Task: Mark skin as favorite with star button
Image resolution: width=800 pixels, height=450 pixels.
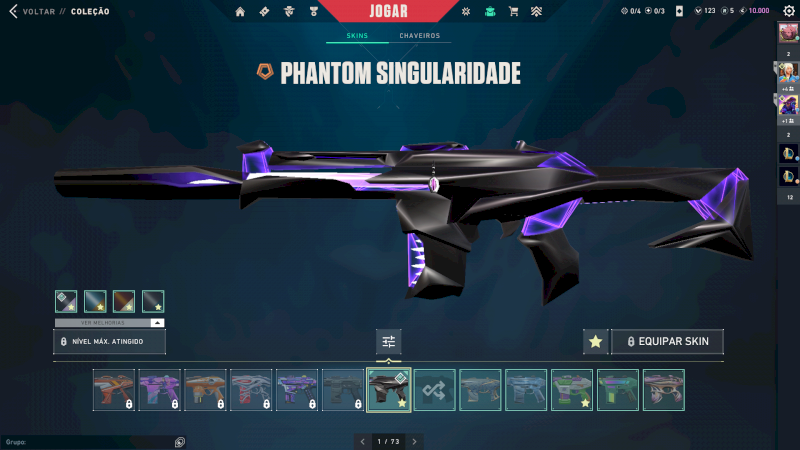Action: coord(596,342)
